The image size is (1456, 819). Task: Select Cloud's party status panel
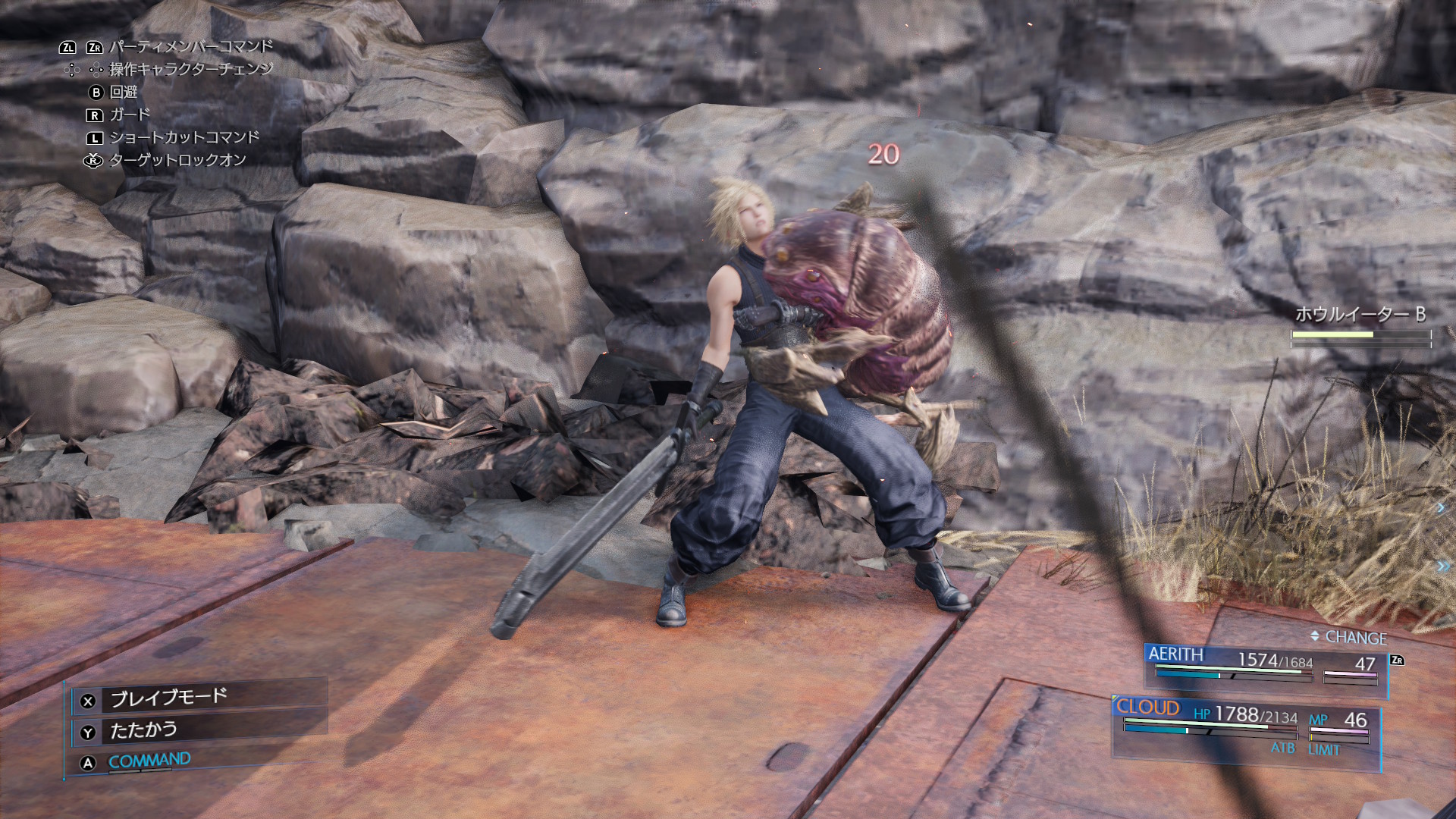pyautogui.click(x=1245, y=728)
